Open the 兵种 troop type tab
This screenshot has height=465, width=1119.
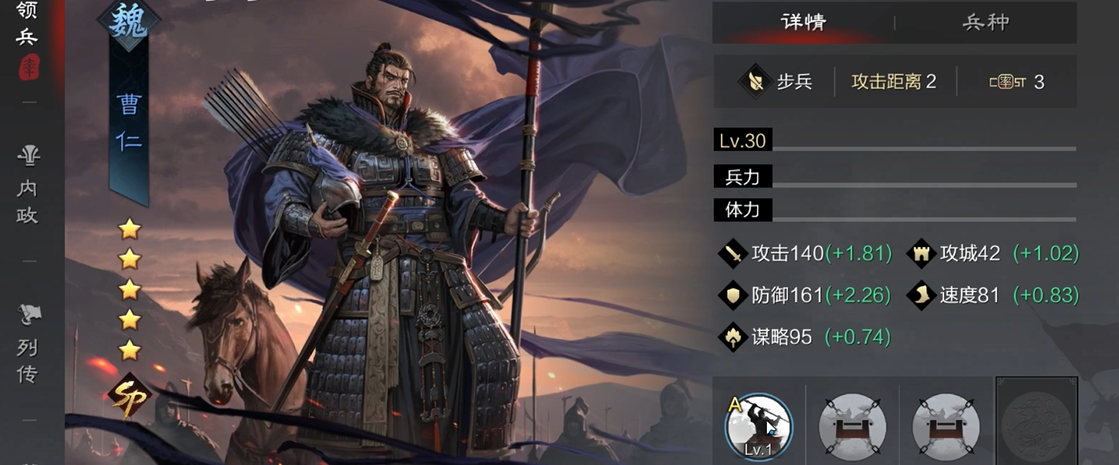[985, 22]
